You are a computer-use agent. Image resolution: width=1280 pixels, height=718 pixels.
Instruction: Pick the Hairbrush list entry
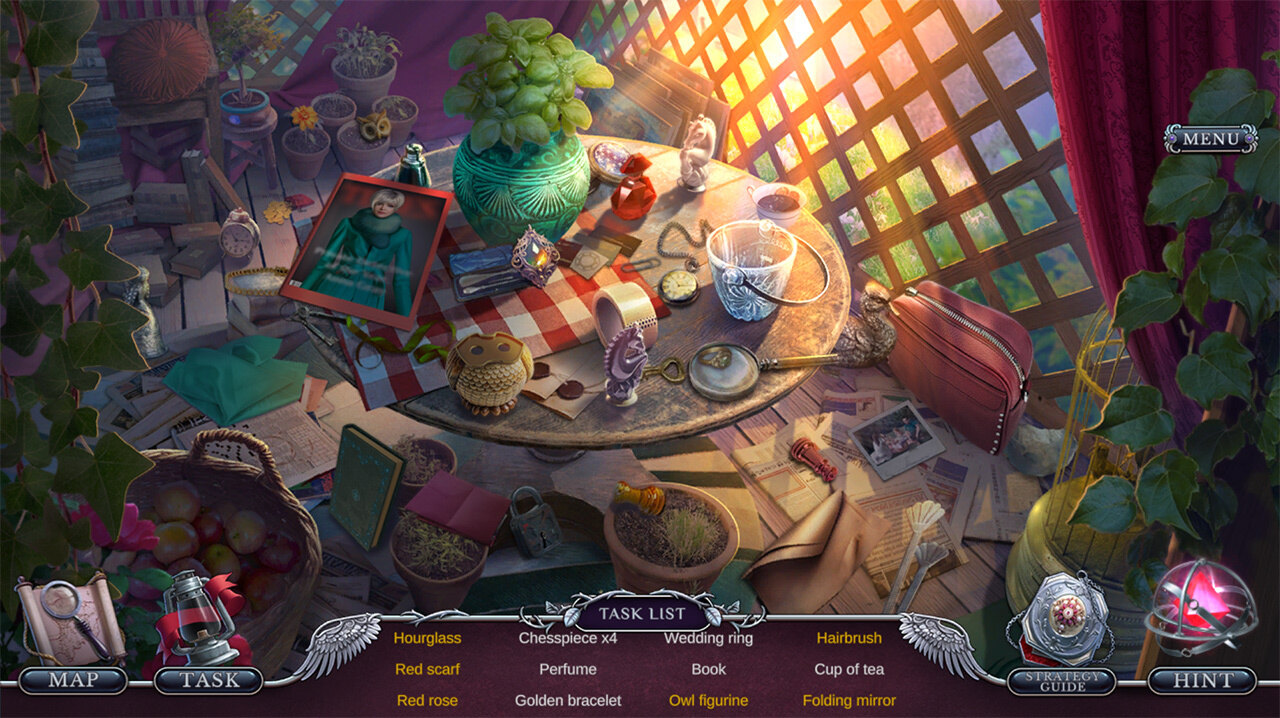pos(849,638)
